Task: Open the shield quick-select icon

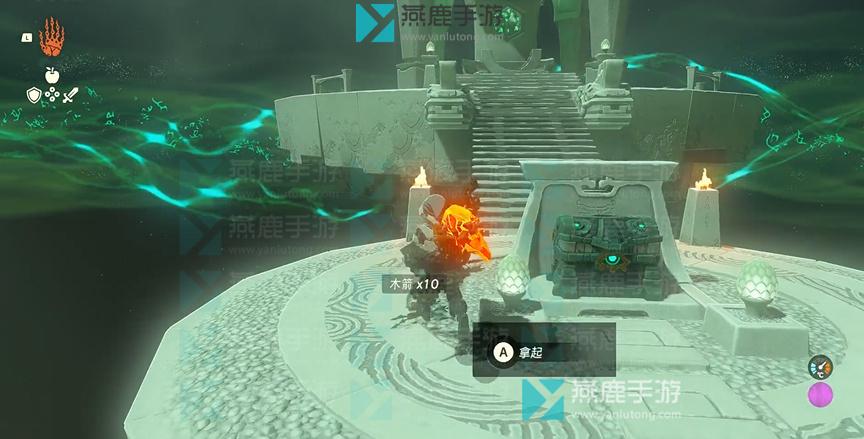Action: [x=33, y=96]
